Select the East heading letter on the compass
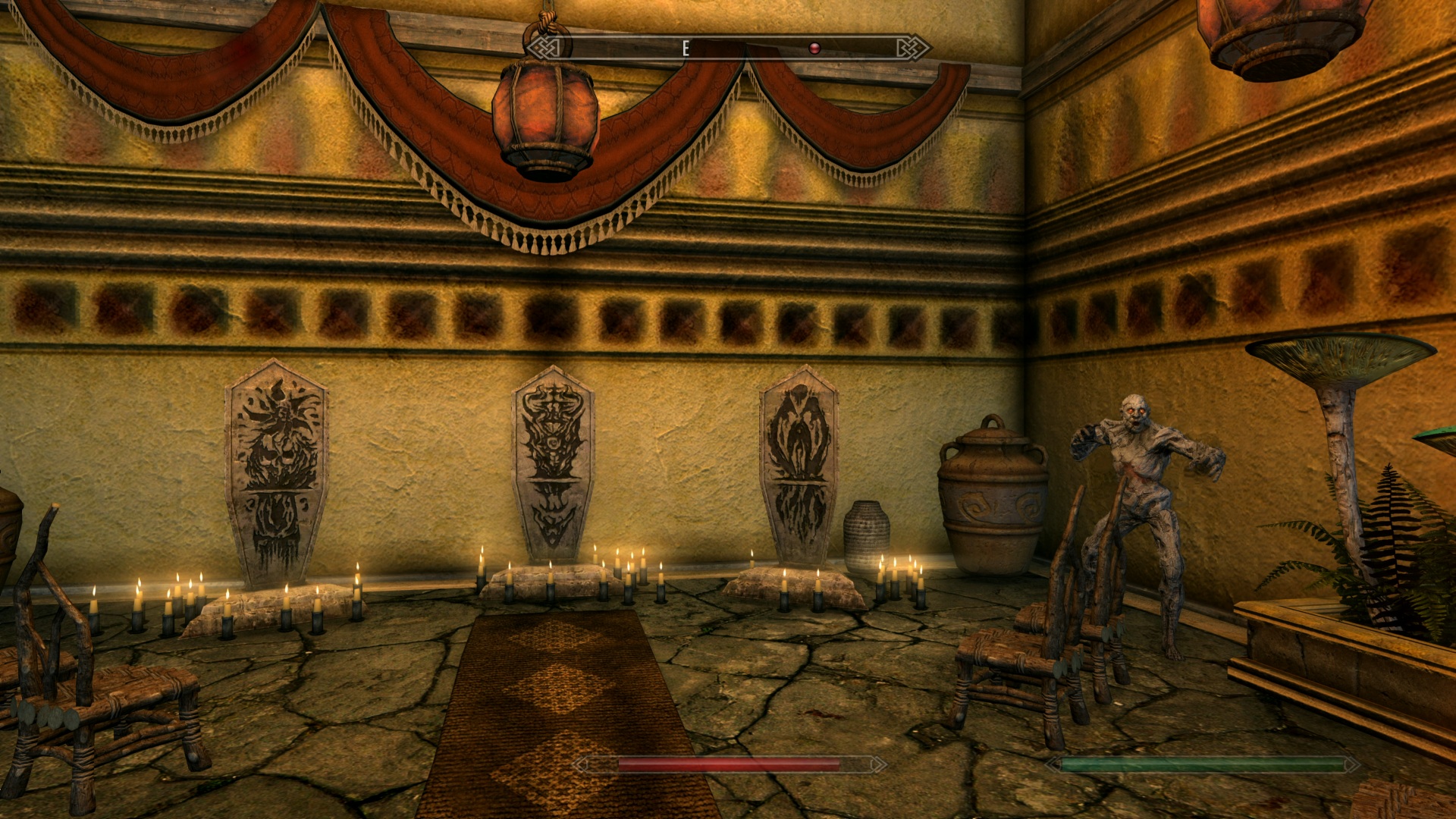Viewport: 1456px width, 819px height. [x=686, y=49]
